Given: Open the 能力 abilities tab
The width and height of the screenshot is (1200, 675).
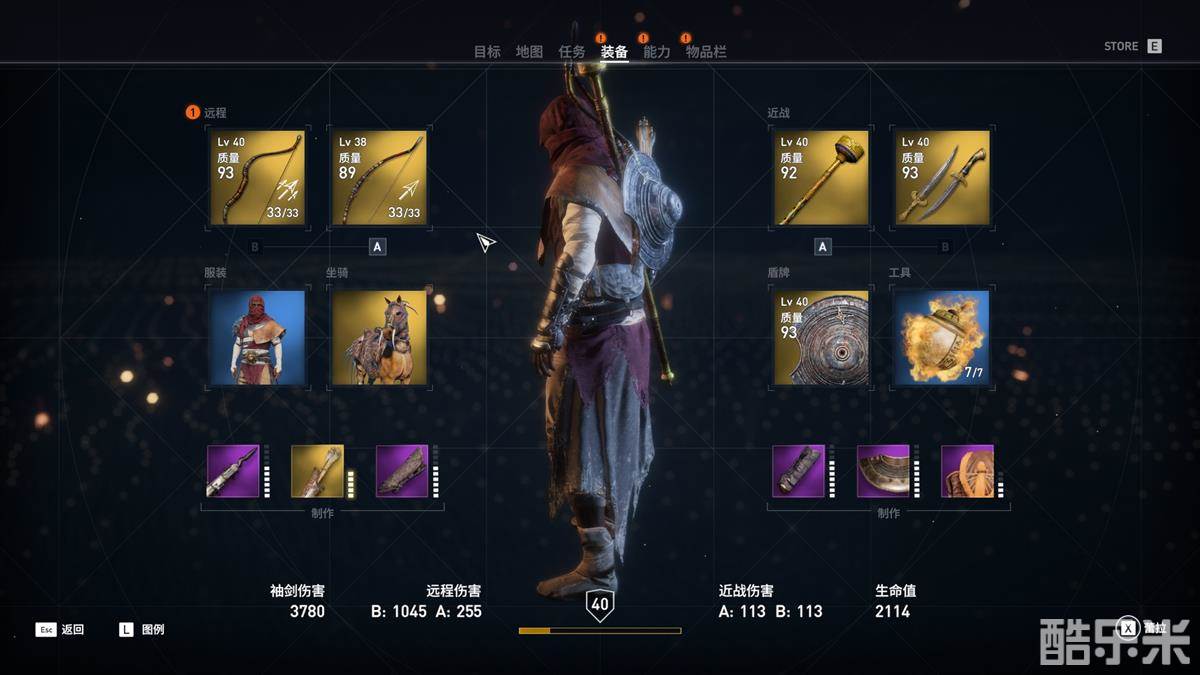Looking at the screenshot, I should (x=657, y=52).
